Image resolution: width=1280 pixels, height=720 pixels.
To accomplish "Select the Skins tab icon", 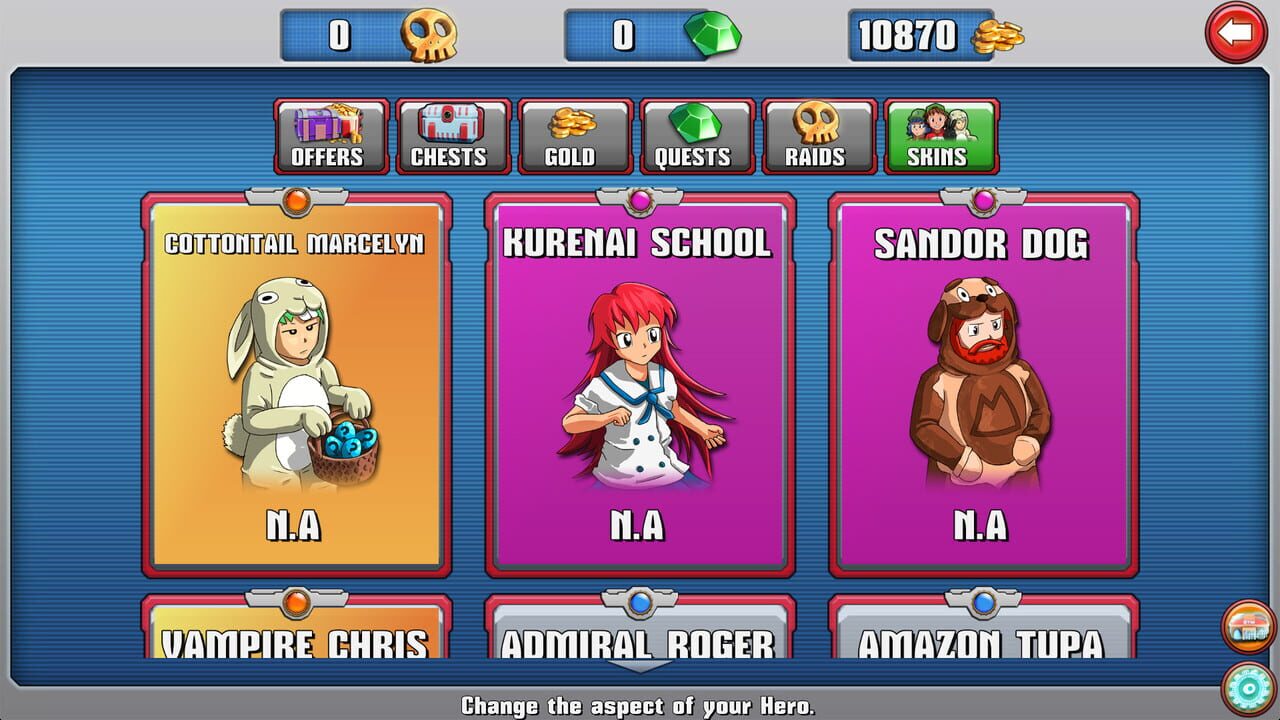I will 941,136.
